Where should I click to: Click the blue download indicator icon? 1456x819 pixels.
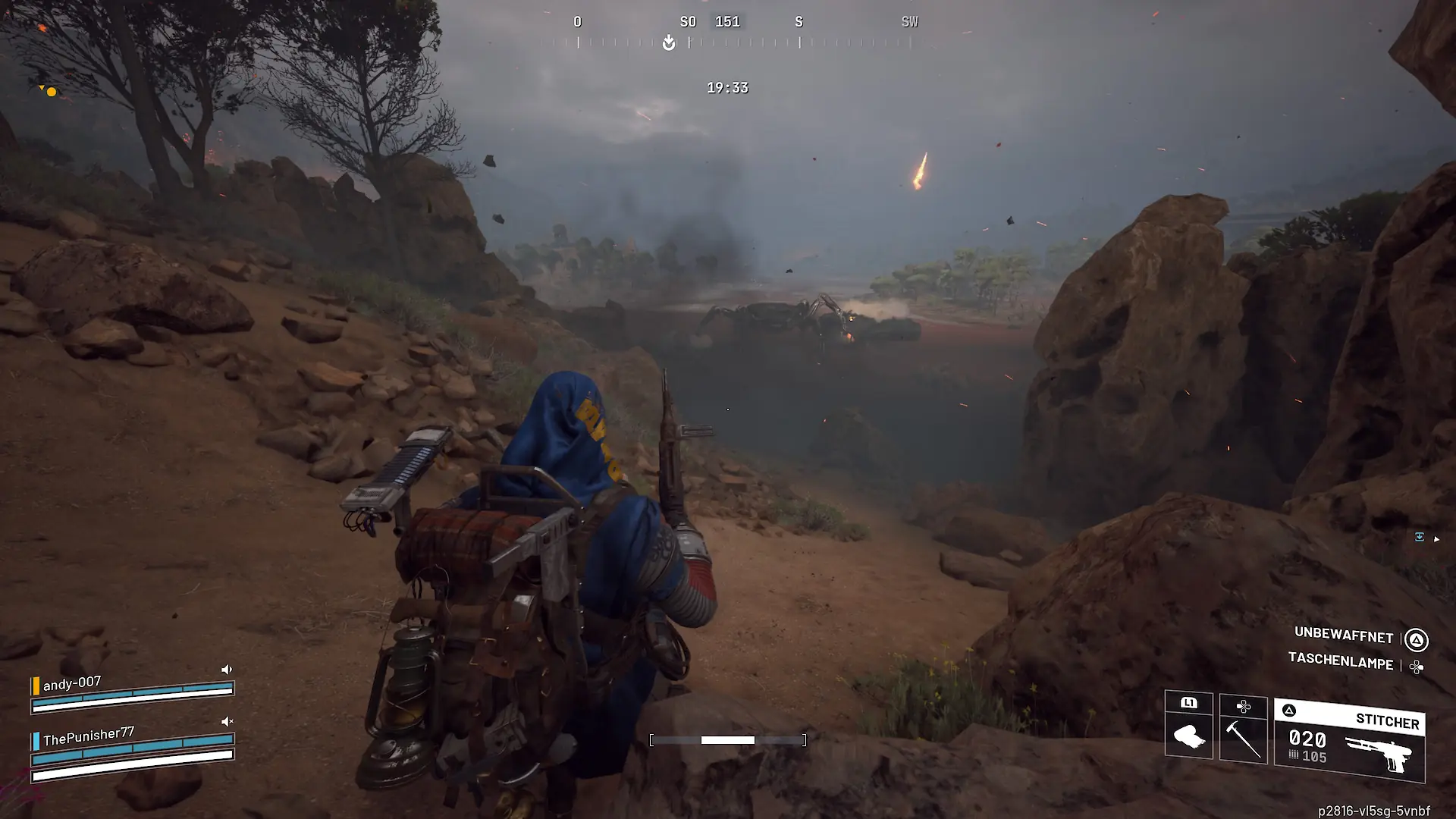coord(1419,537)
